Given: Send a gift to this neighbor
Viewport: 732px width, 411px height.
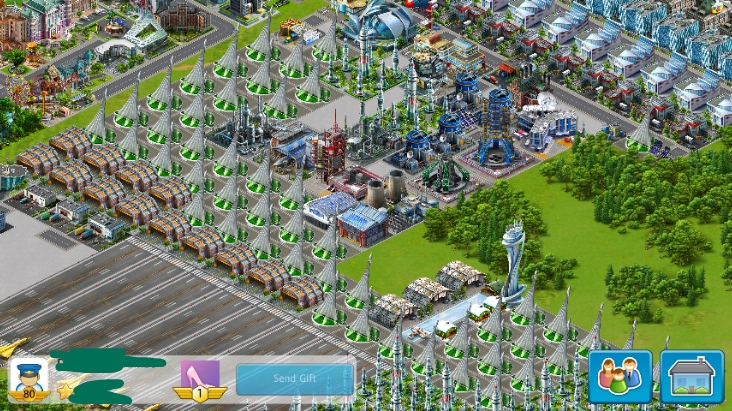Looking at the screenshot, I should click(x=294, y=379).
